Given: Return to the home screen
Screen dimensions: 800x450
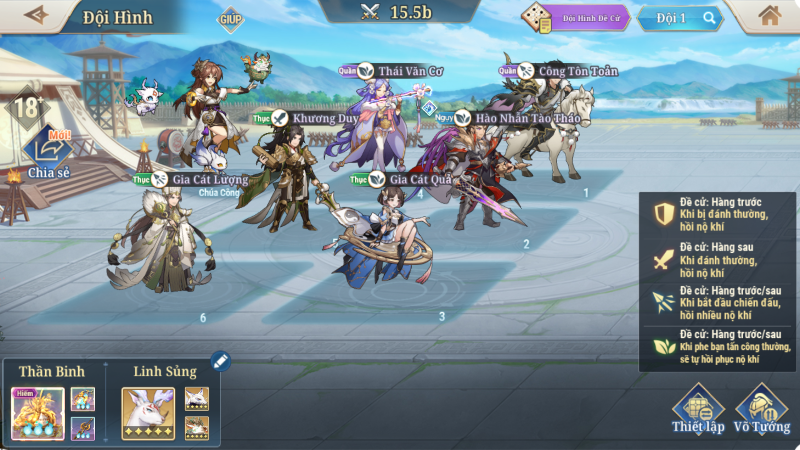Looking at the screenshot, I should (x=769, y=16).
